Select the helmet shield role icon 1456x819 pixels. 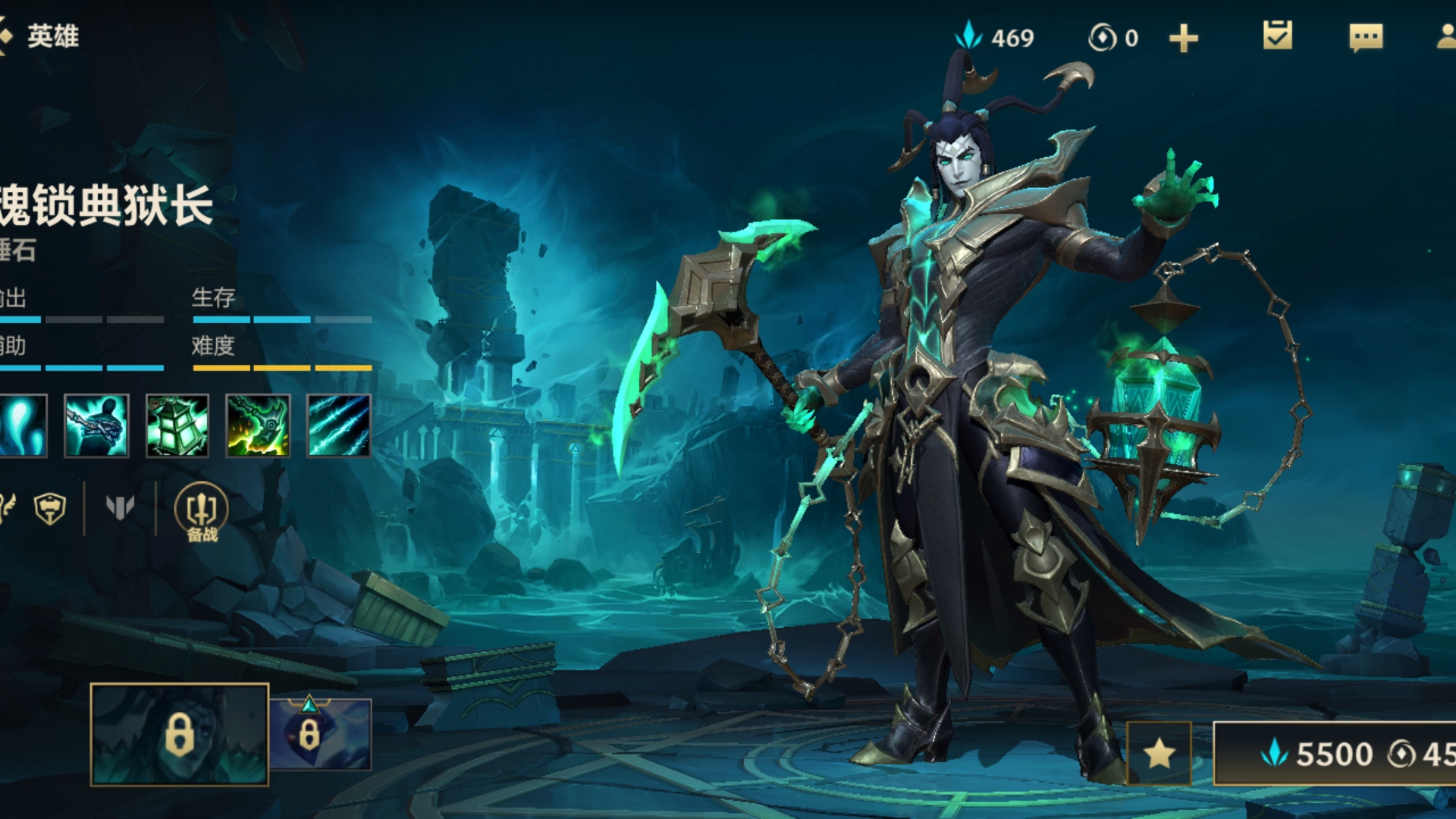point(50,508)
